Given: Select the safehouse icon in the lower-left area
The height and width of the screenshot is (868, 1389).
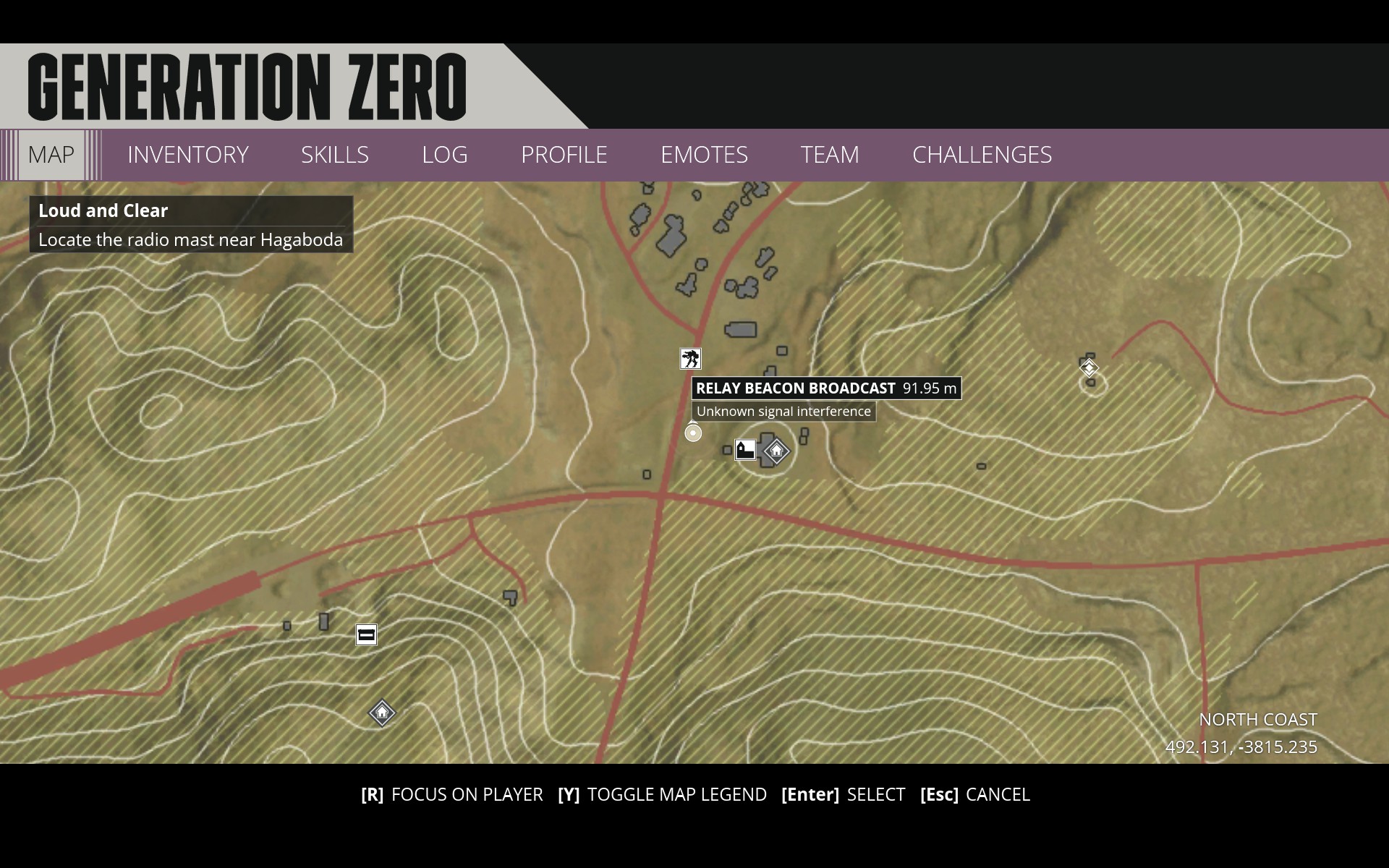Looking at the screenshot, I should click(x=381, y=713).
